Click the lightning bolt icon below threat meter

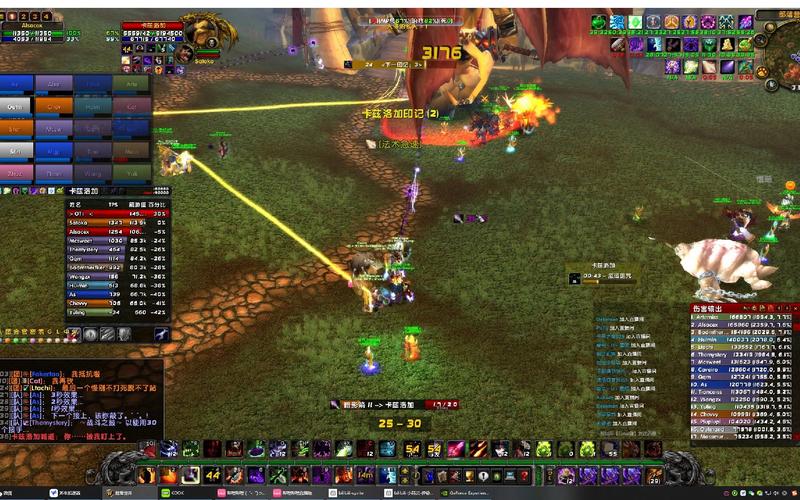coord(160,334)
